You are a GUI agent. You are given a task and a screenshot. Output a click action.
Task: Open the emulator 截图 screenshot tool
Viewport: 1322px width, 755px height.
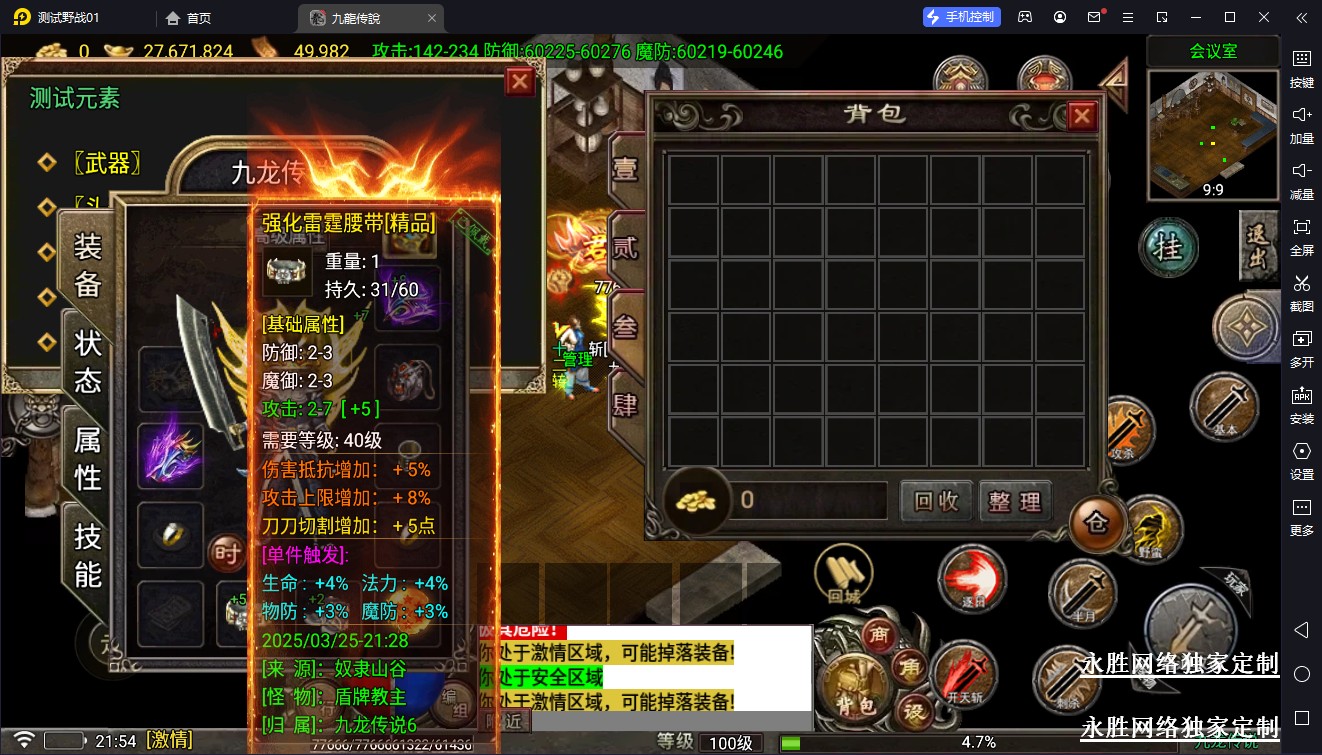[1301, 292]
